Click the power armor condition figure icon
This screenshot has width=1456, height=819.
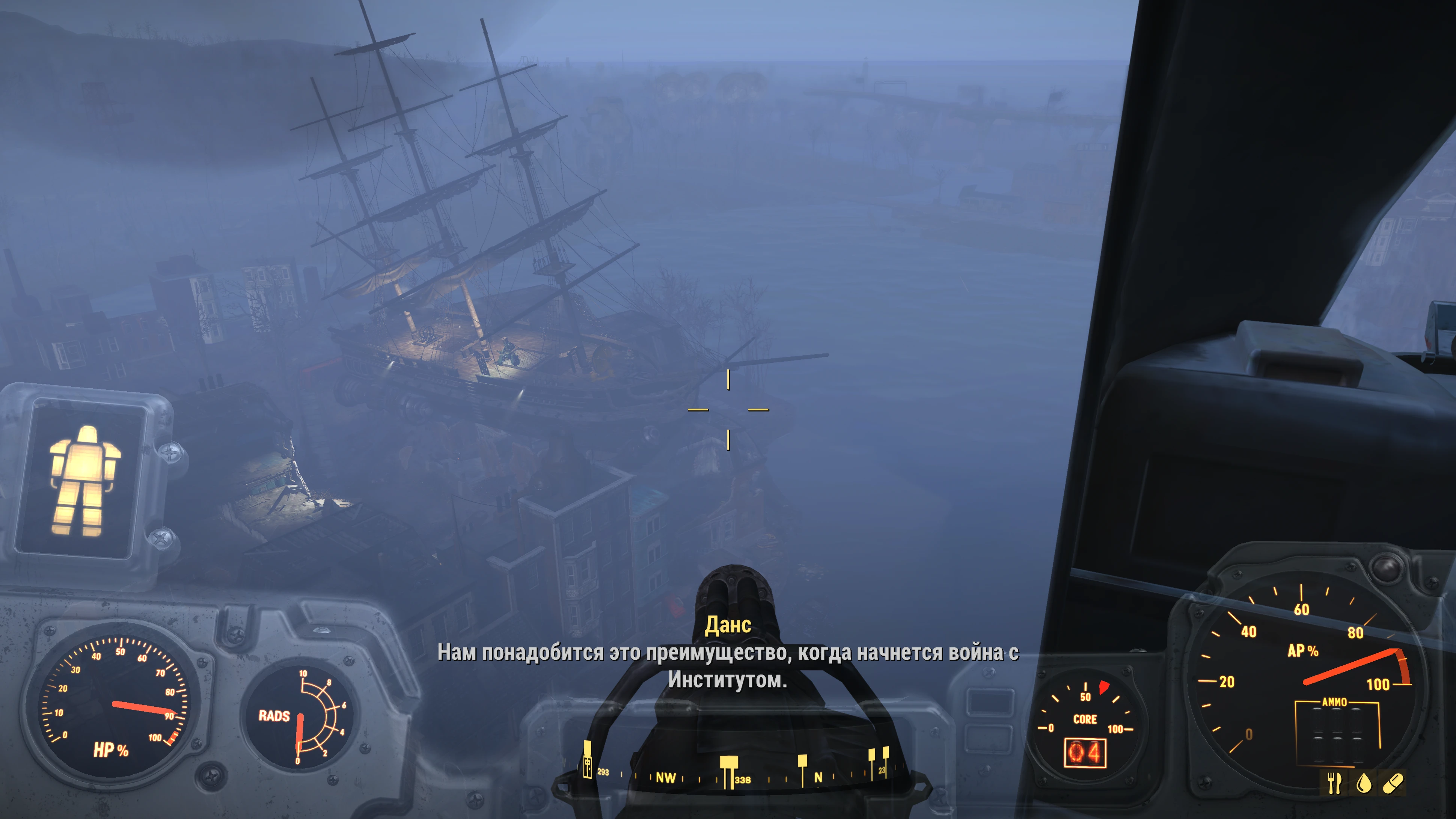click(x=84, y=480)
